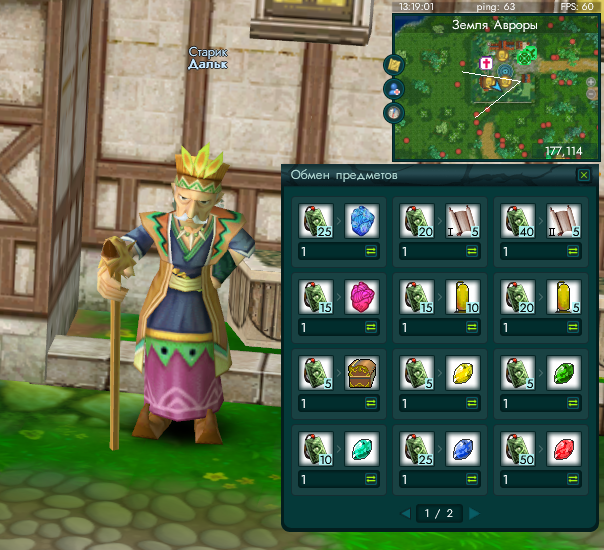Screen dimensions: 604x550
Task: Exchange 25 tokens for blue gem
Action: tap(469, 478)
